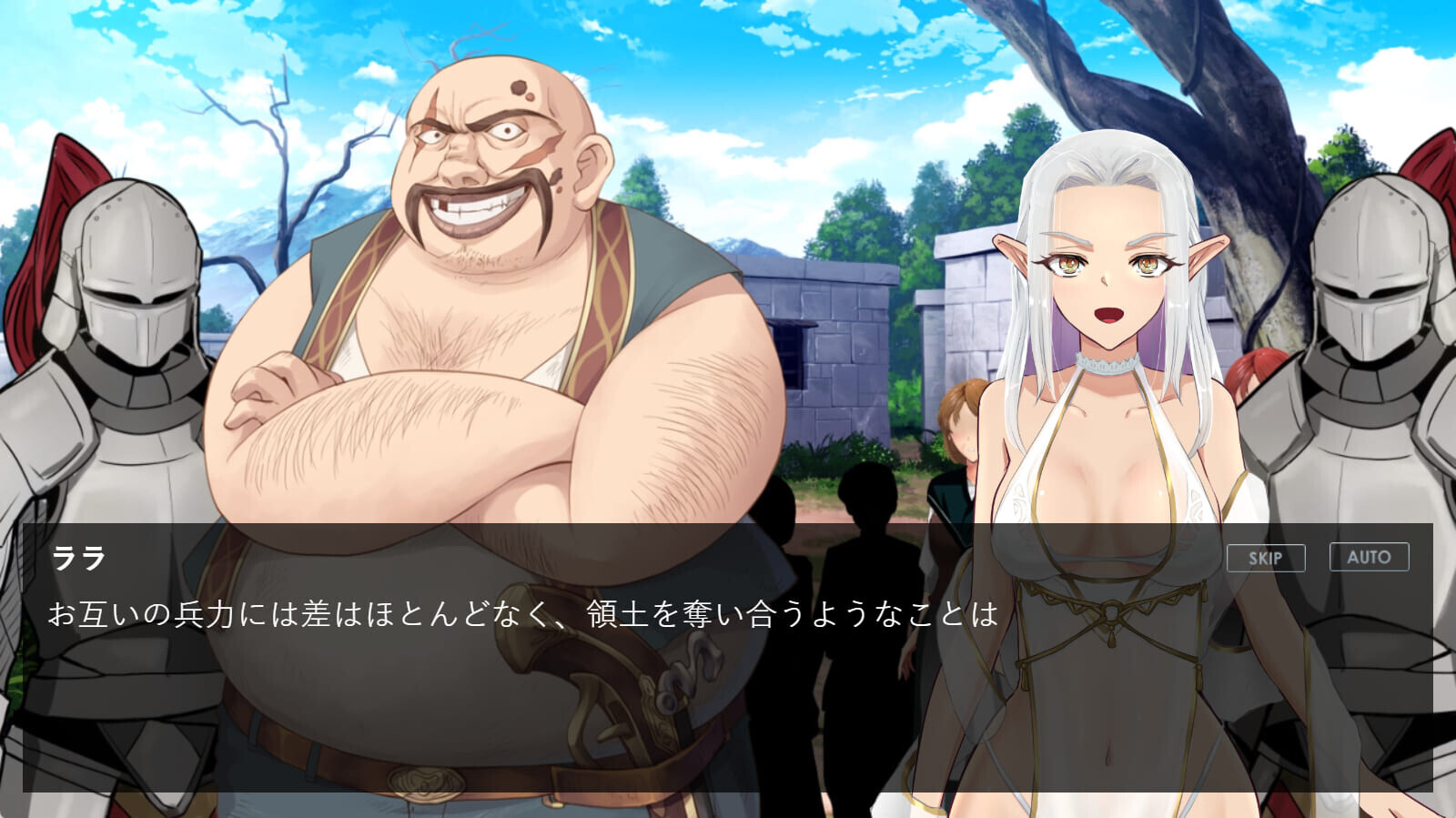The width and height of the screenshot is (1456, 818).
Task: Click the SKIP button
Action: [x=1265, y=558]
